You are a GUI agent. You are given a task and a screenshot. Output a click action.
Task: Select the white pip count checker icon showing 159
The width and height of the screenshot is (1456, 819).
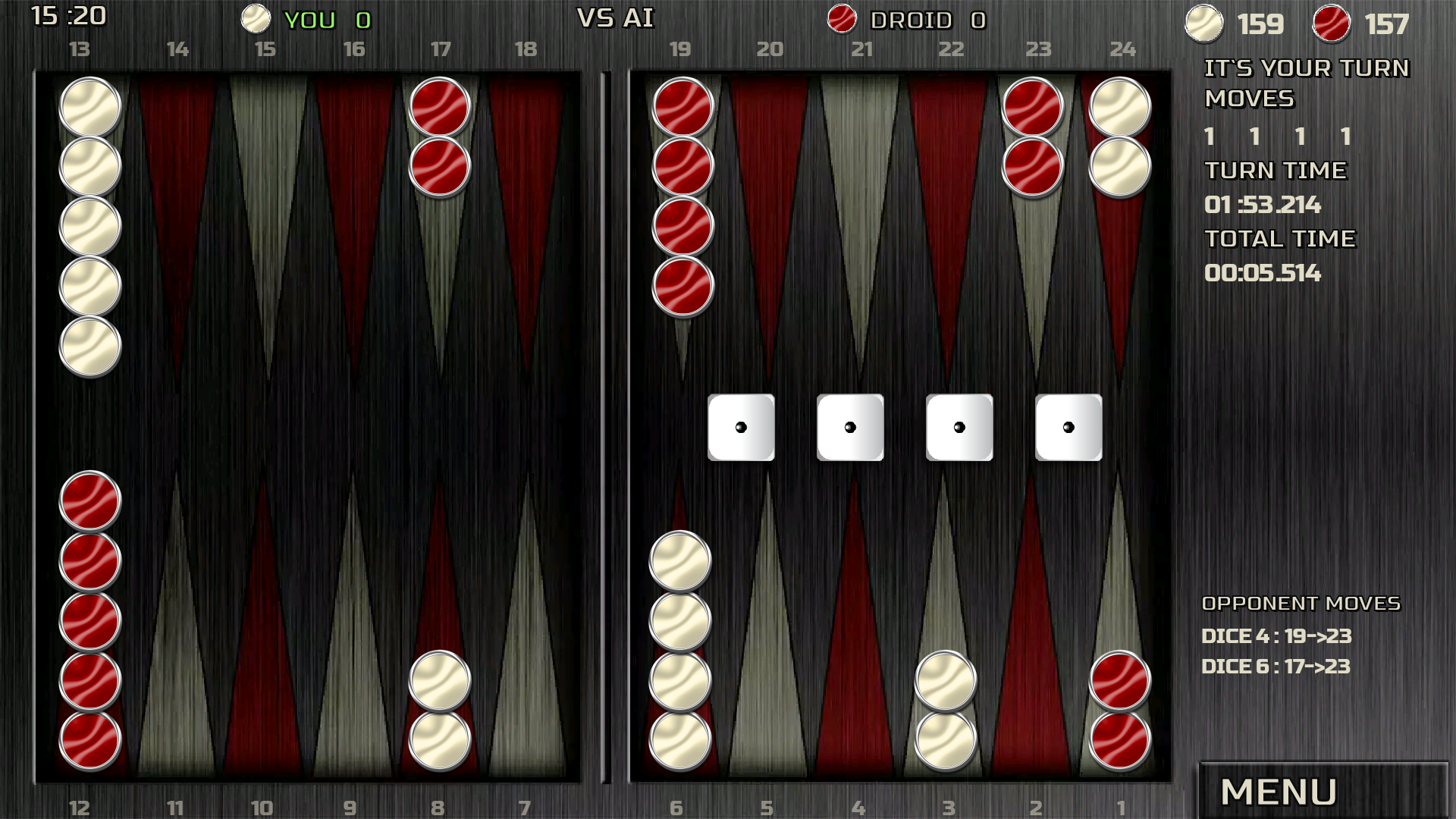[1204, 24]
